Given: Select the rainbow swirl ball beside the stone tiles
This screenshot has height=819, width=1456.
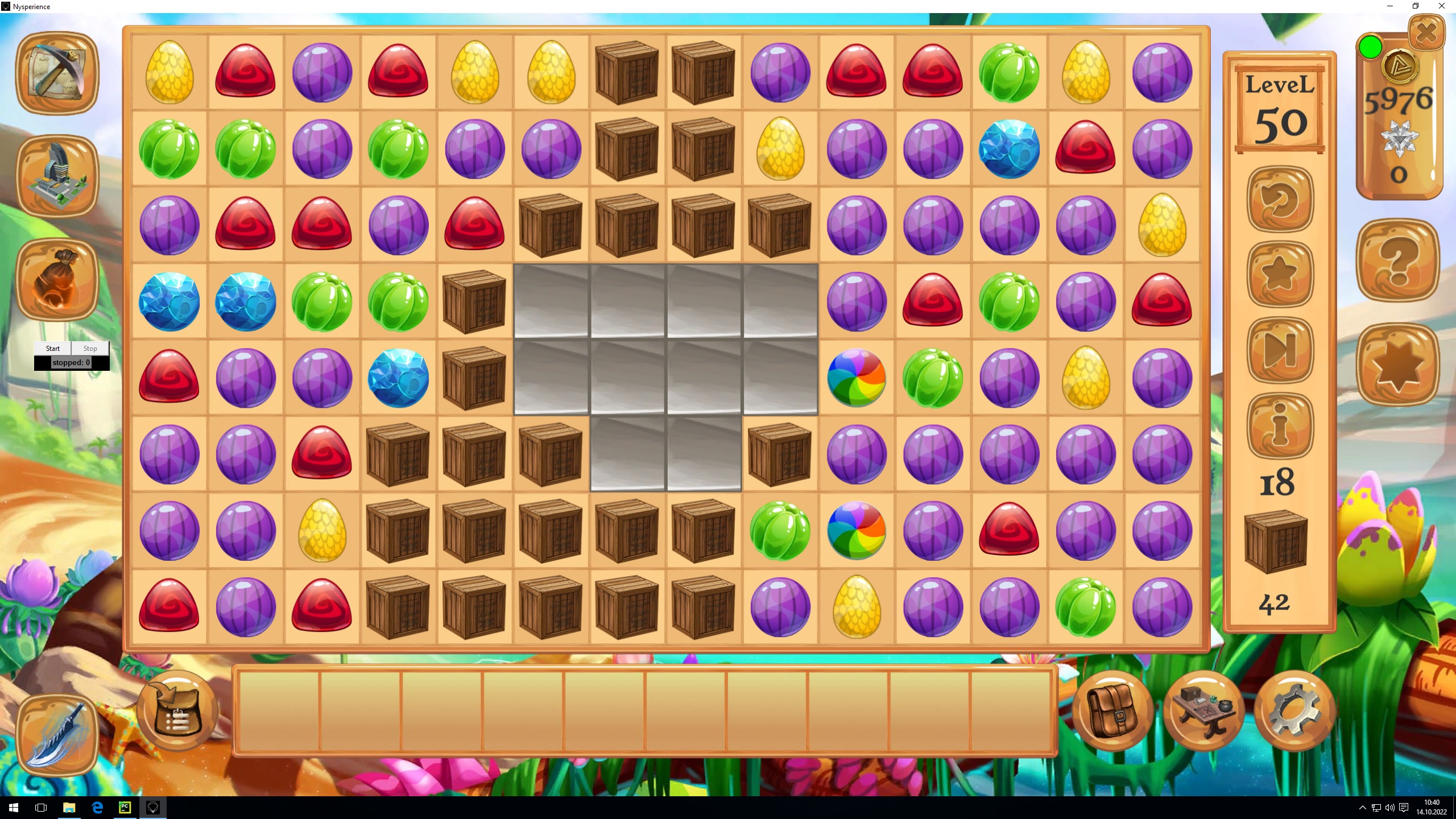Looking at the screenshot, I should (856, 378).
